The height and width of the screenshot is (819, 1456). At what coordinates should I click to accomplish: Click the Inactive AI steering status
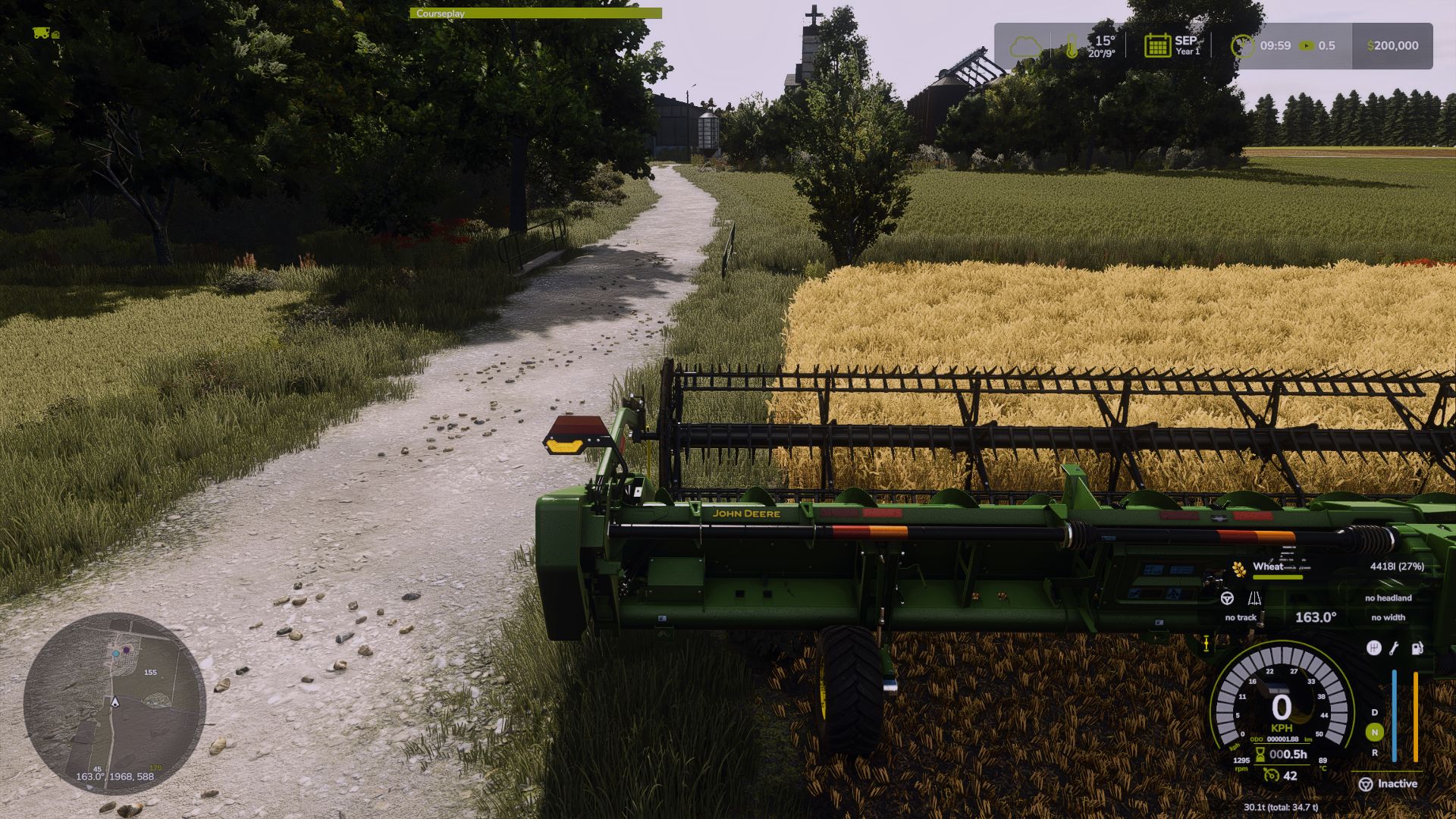pos(1388,784)
